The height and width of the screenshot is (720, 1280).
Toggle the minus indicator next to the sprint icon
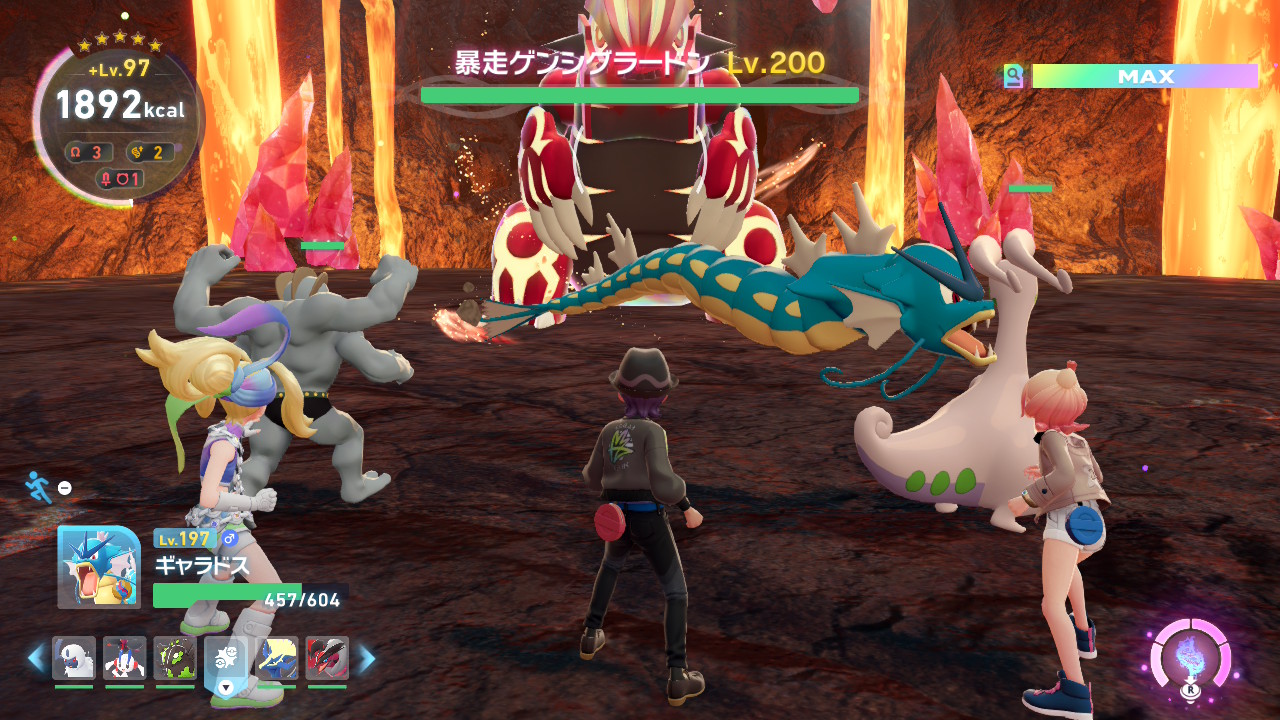click(64, 487)
